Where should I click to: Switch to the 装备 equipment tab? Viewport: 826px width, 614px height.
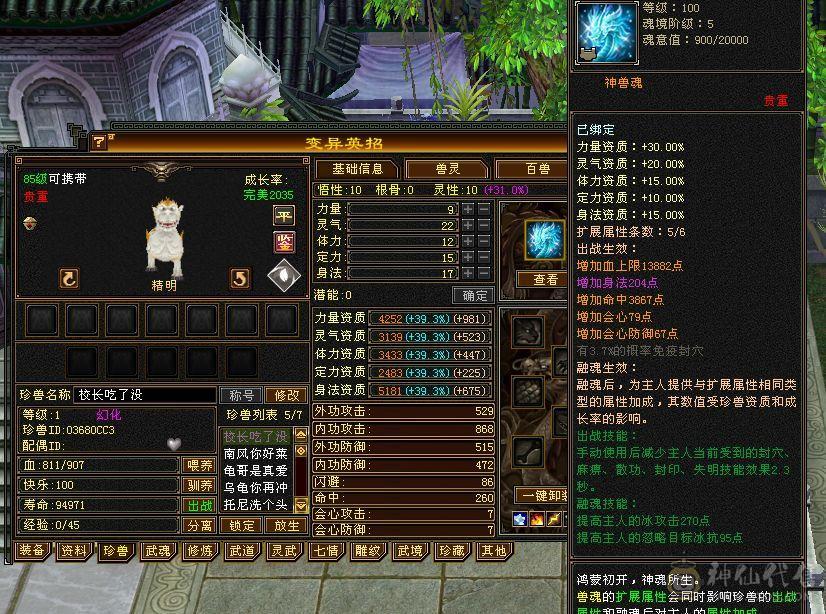pyautogui.click(x=32, y=550)
